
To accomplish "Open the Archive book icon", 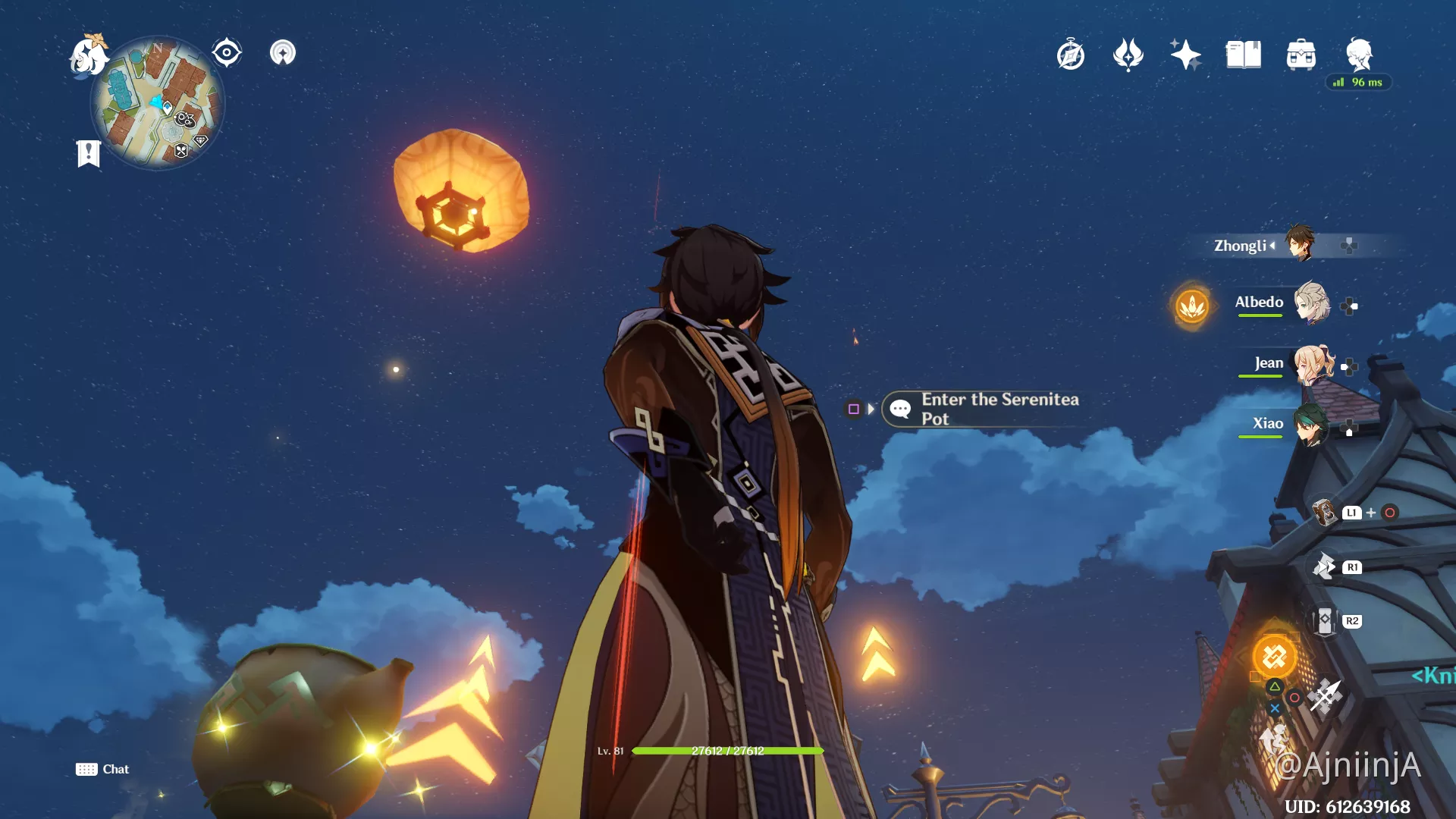I will click(x=1241, y=53).
